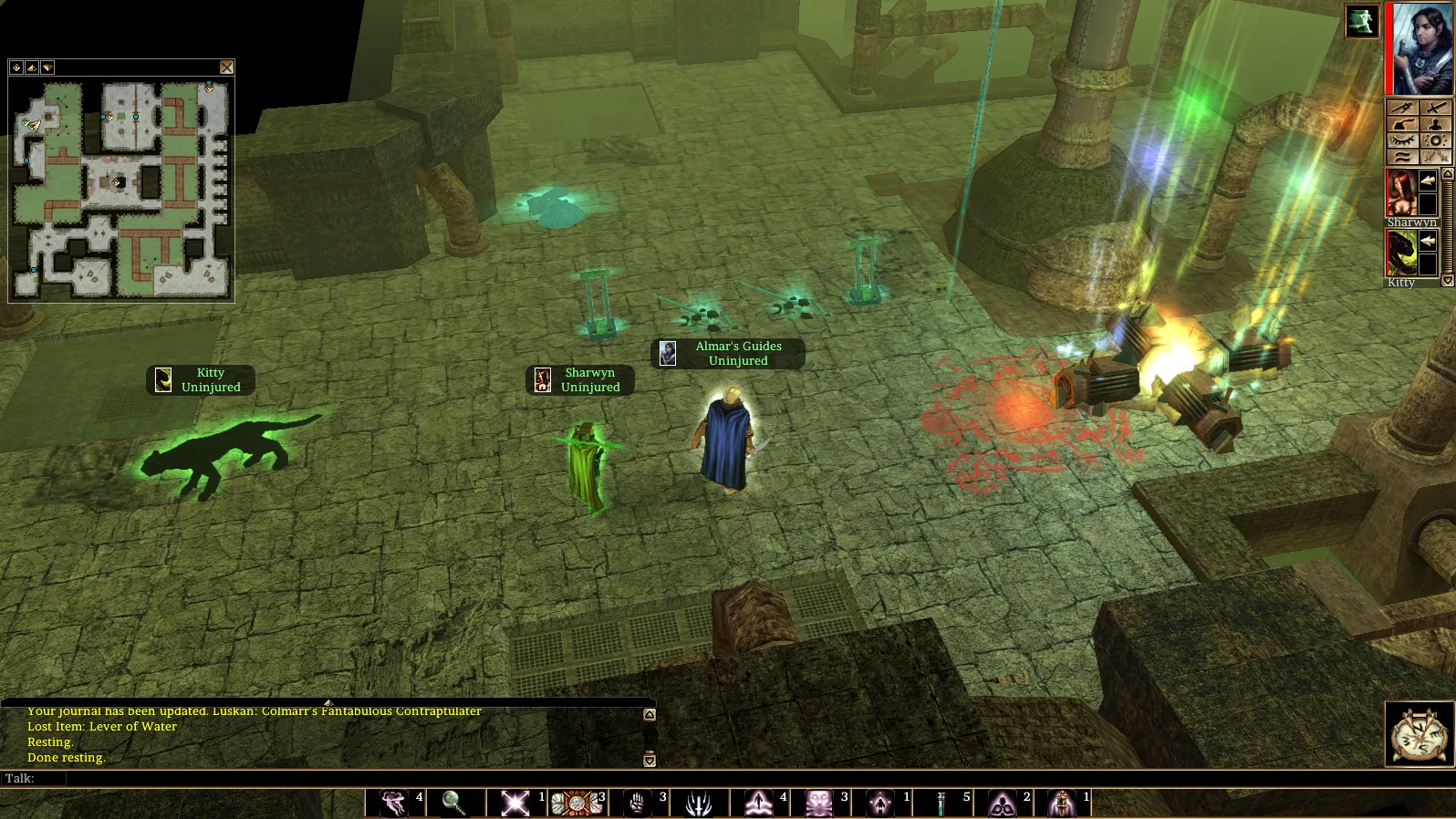Use the potion vial quickslot

(941, 803)
